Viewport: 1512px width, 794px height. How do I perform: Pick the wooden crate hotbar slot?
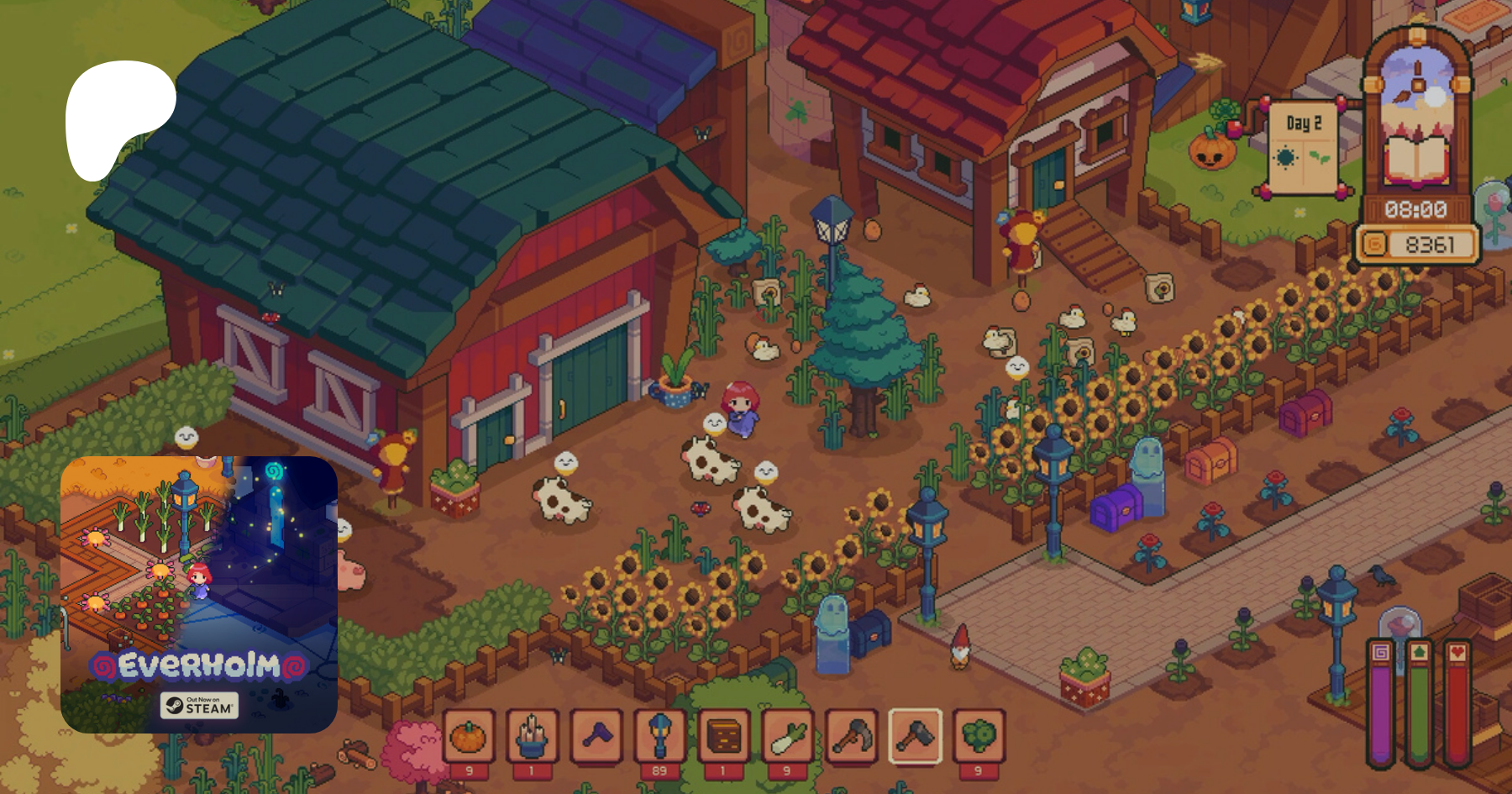724,737
